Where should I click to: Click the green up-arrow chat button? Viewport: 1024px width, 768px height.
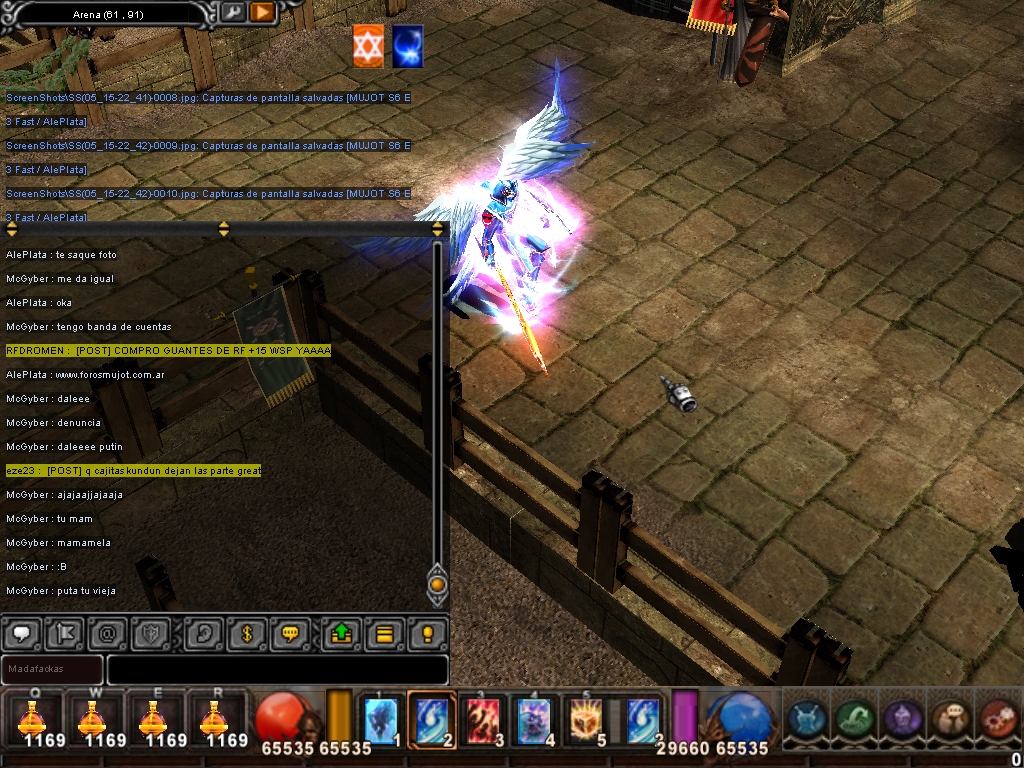tap(341, 633)
